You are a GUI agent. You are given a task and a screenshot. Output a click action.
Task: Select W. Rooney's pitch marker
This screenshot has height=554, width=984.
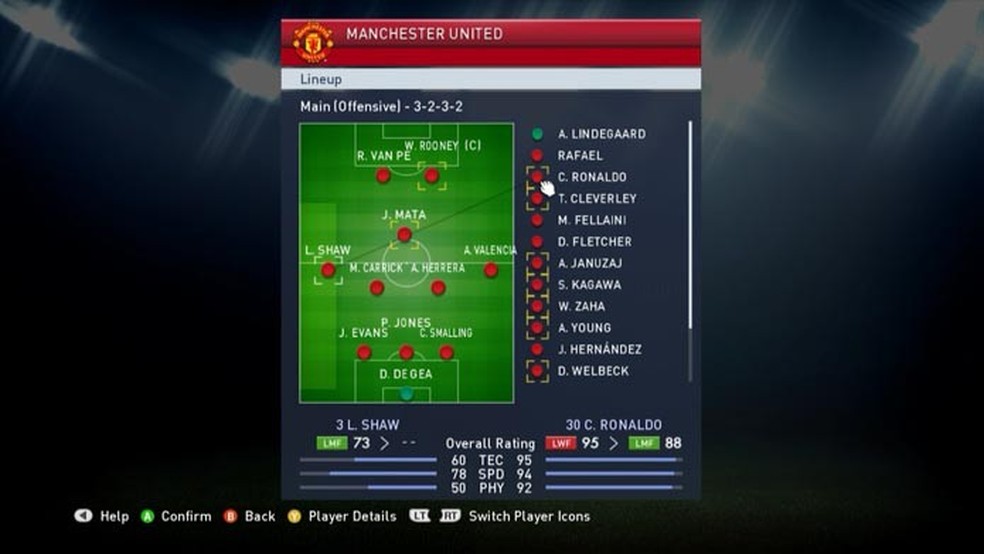click(432, 176)
